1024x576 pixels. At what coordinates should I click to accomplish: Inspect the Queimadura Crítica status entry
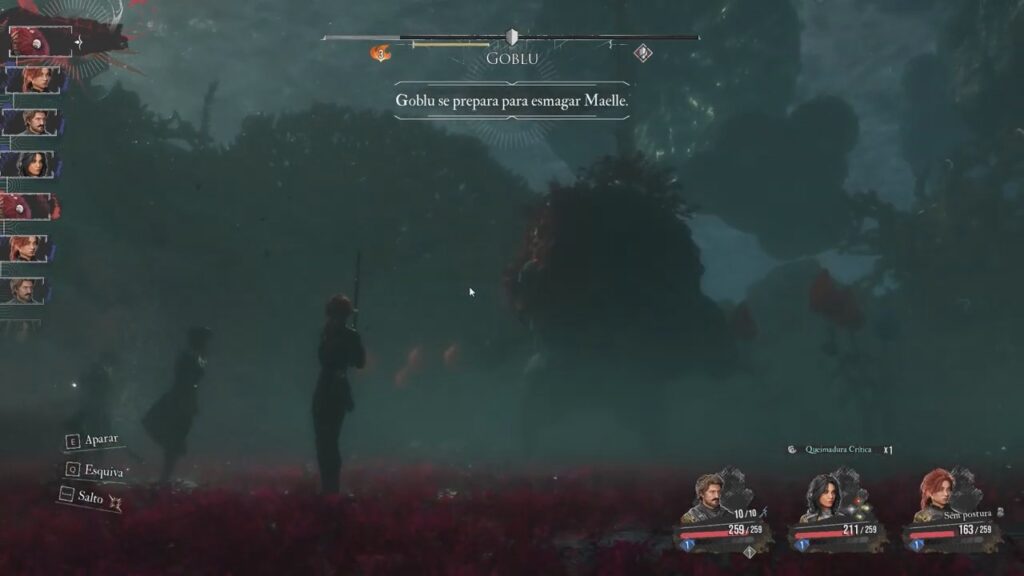(830, 451)
